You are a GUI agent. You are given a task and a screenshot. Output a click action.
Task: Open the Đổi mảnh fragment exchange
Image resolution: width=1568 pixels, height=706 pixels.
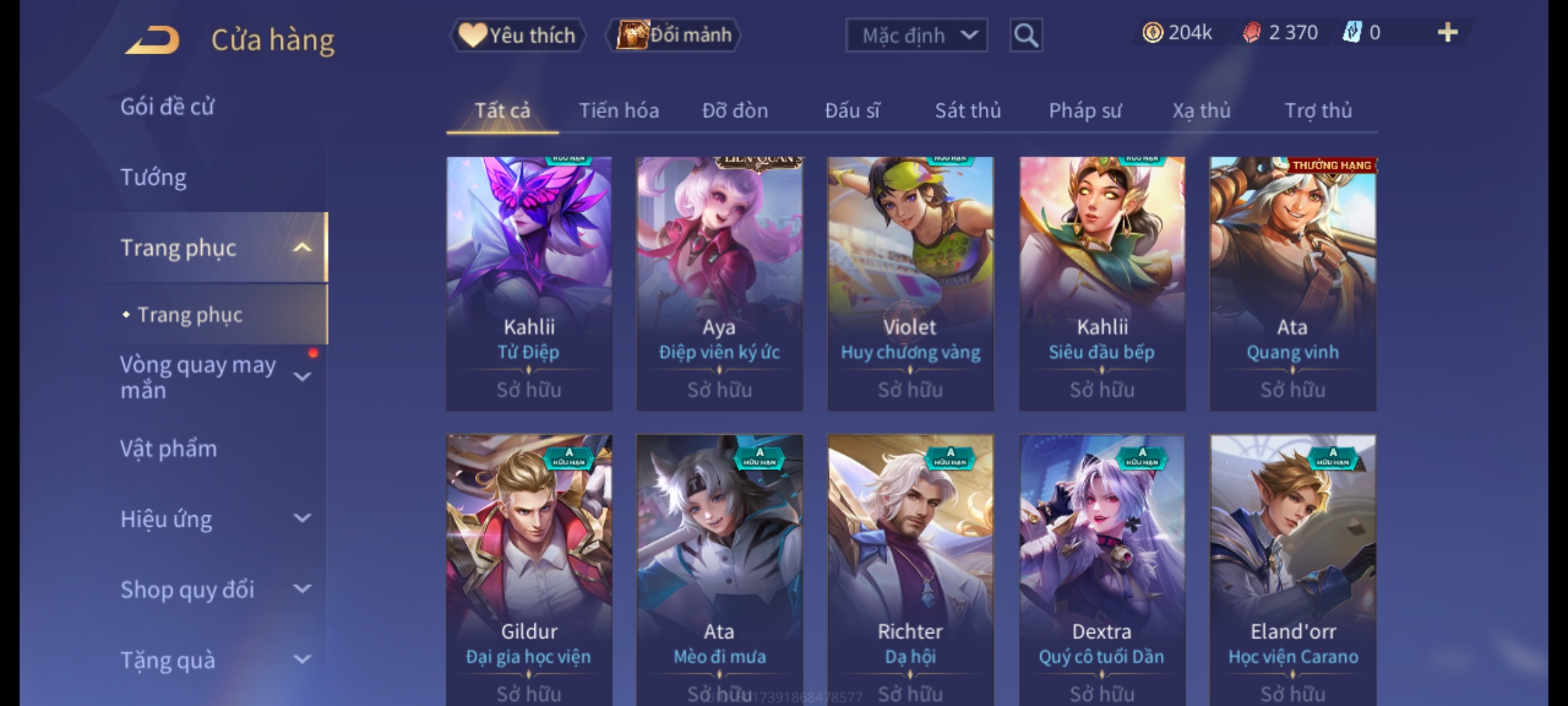click(x=674, y=35)
